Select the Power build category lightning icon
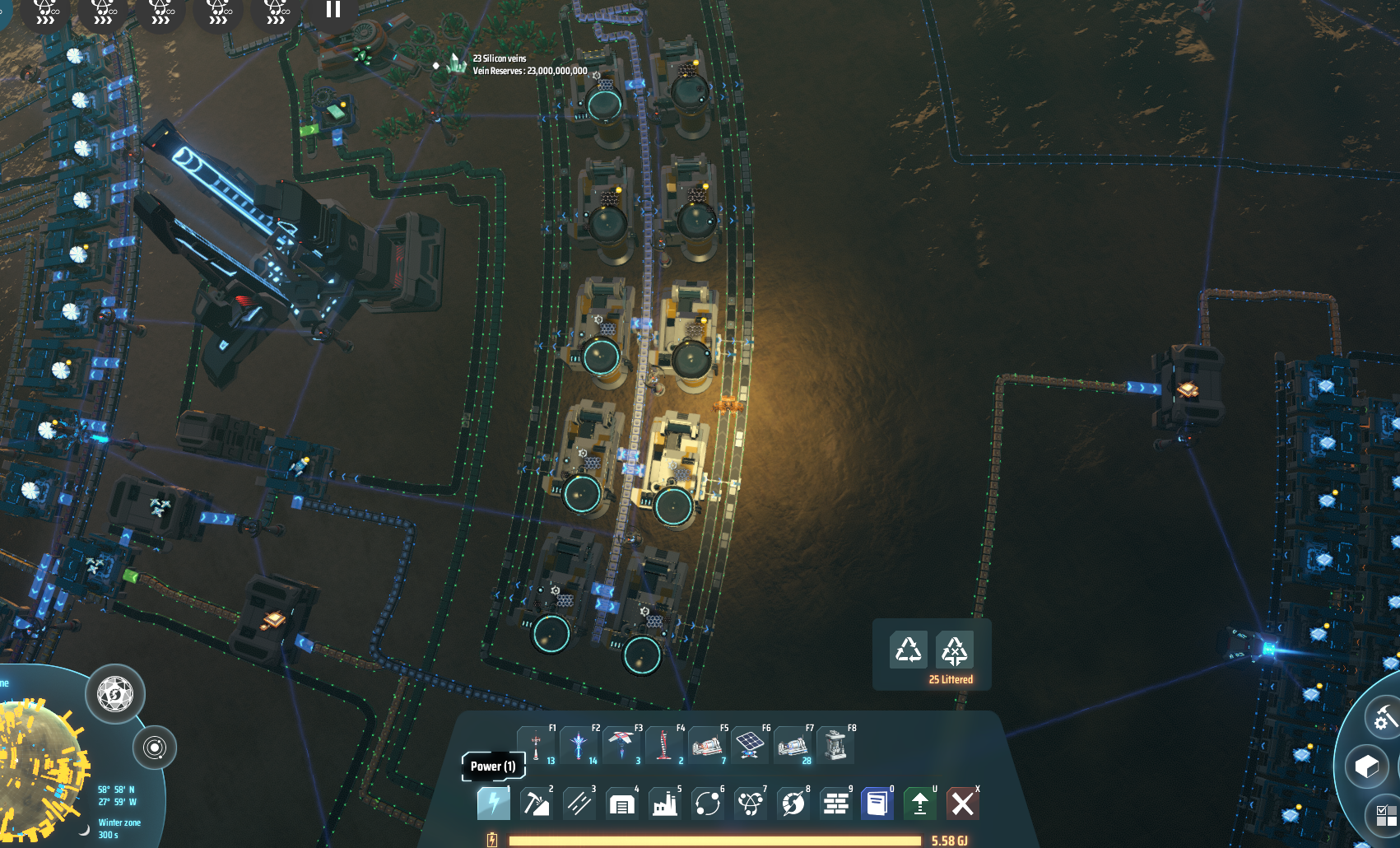 (493, 803)
